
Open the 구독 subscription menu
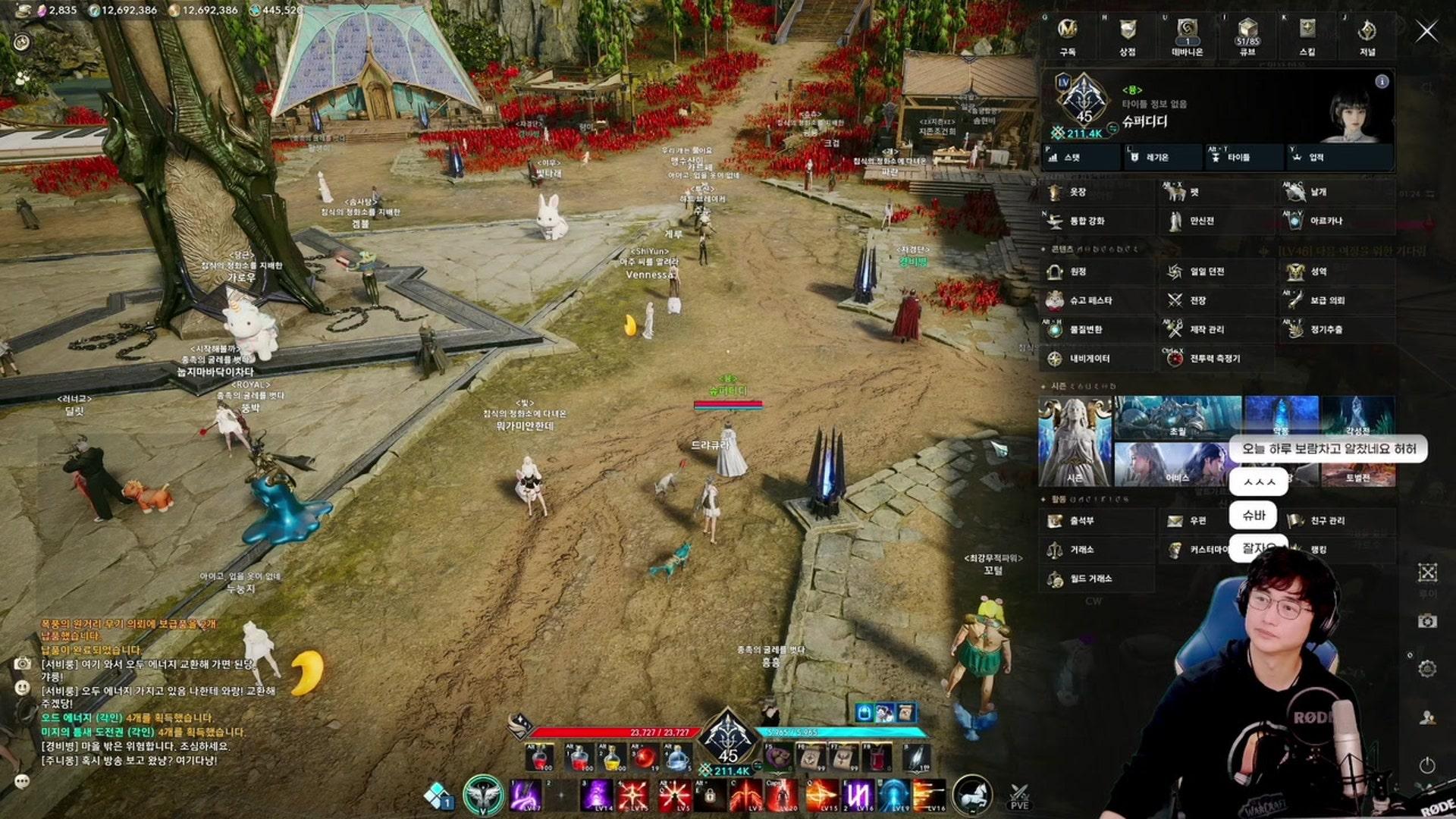(1068, 36)
